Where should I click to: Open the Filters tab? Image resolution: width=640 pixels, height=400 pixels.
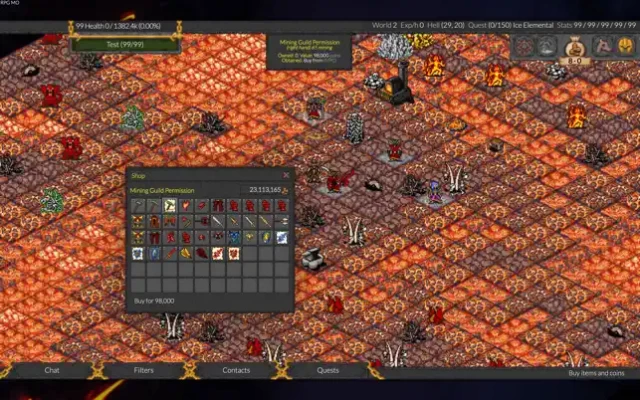(143, 370)
